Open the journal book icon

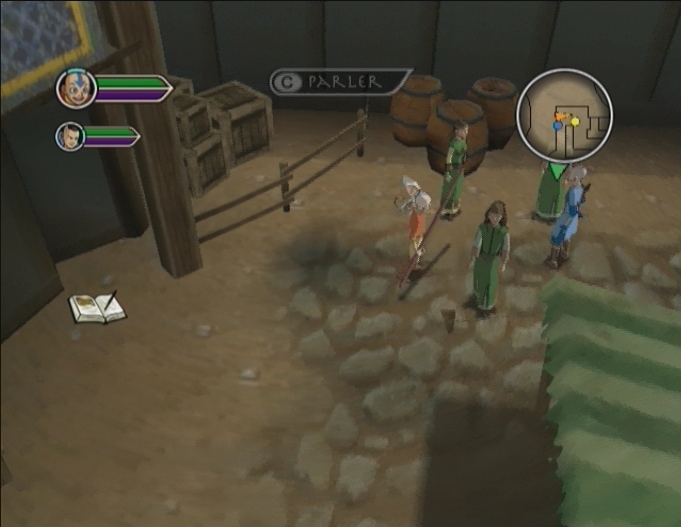[x=97, y=307]
